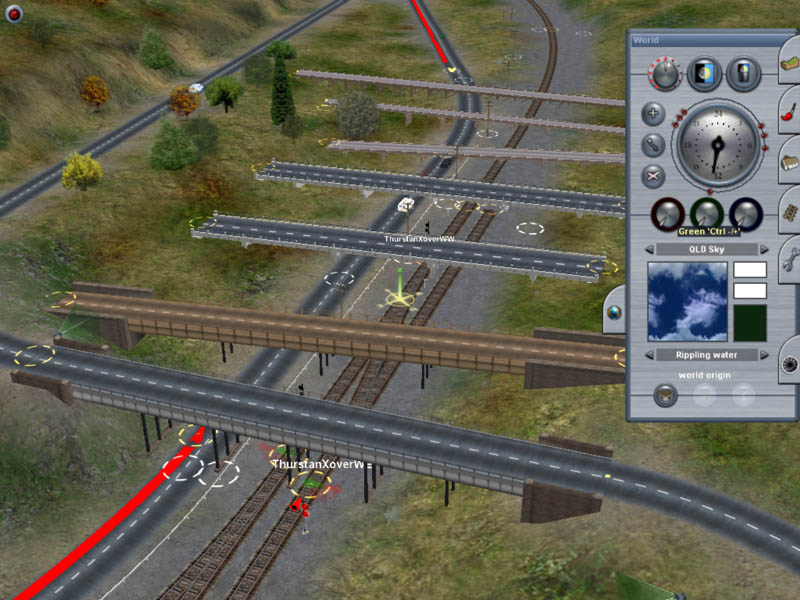Screen dimensions: 800x600
Task: Click the QLD Sky cloud preview thumbnail
Action: [687, 301]
